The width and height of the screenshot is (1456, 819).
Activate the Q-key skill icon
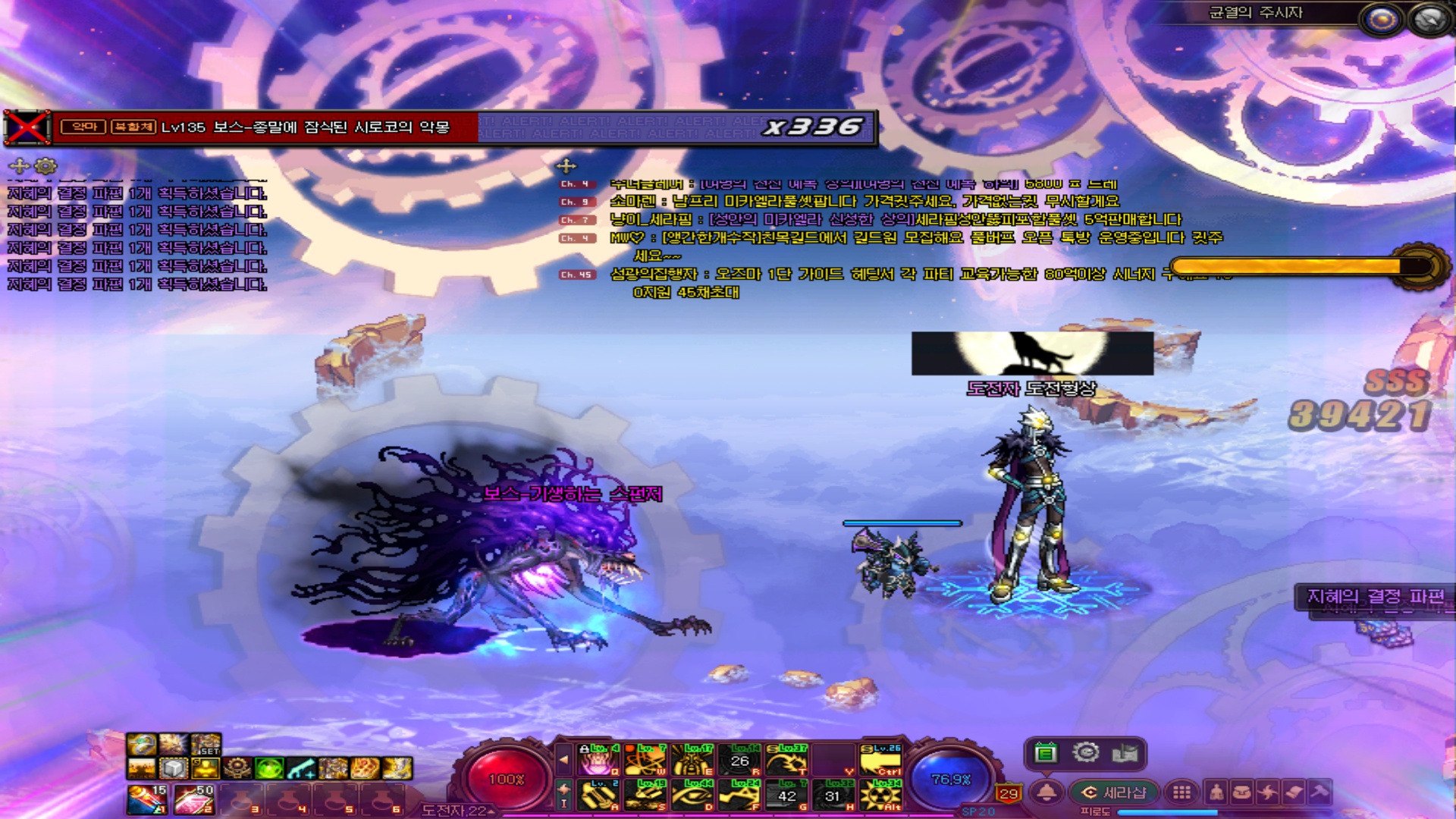click(x=599, y=760)
